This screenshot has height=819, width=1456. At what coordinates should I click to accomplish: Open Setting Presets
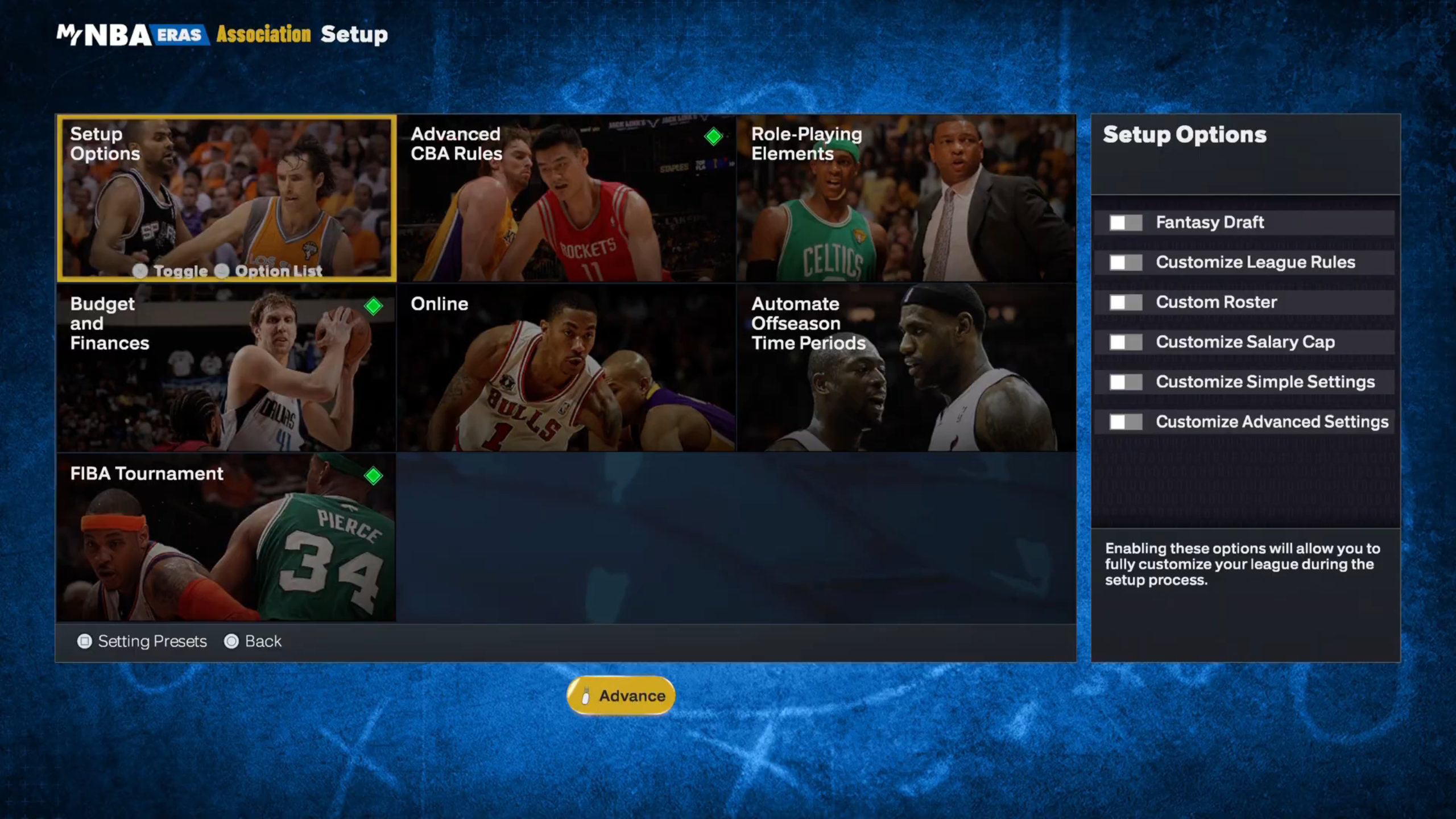tap(142, 642)
